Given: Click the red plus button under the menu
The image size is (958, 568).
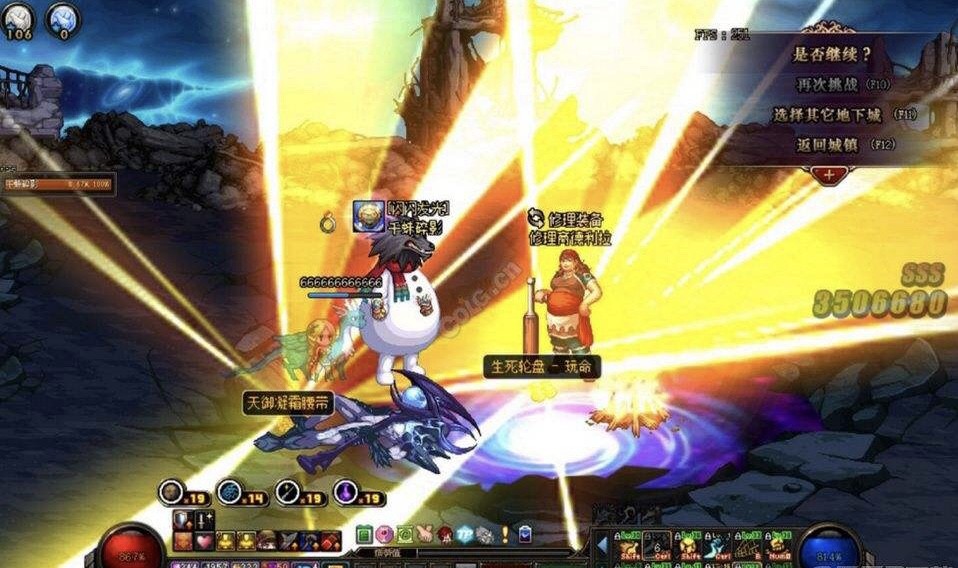Looking at the screenshot, I should tap(829, 174).
